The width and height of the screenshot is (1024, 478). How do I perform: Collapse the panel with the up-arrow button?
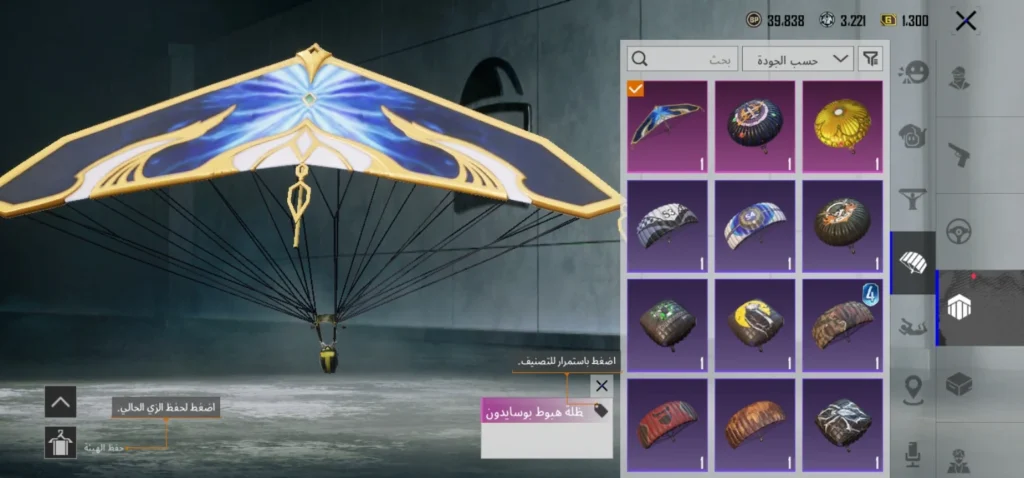click(x=60, y=402)
